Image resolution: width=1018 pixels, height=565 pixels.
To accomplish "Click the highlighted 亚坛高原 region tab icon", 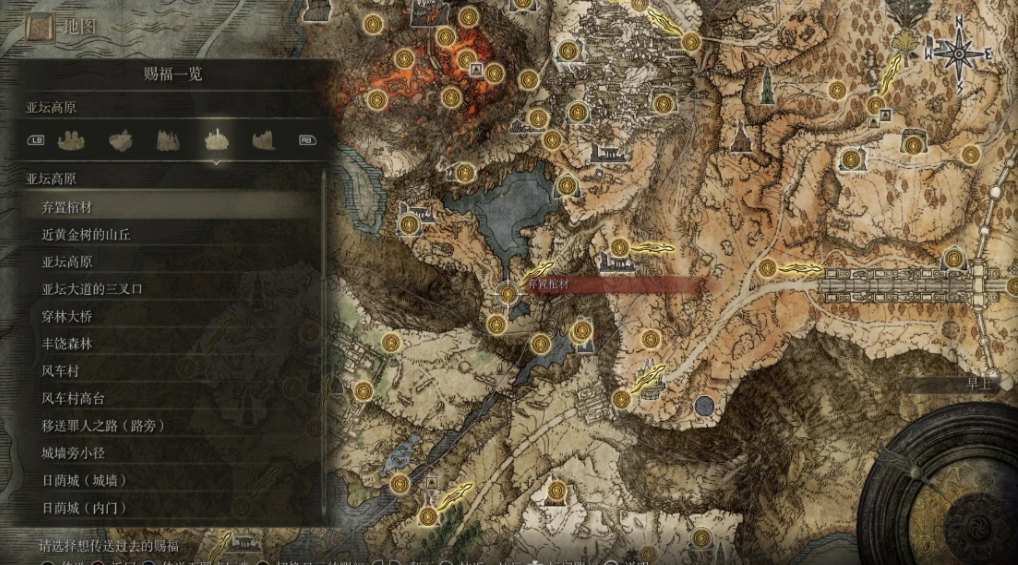I will click(x=216, y=140).
